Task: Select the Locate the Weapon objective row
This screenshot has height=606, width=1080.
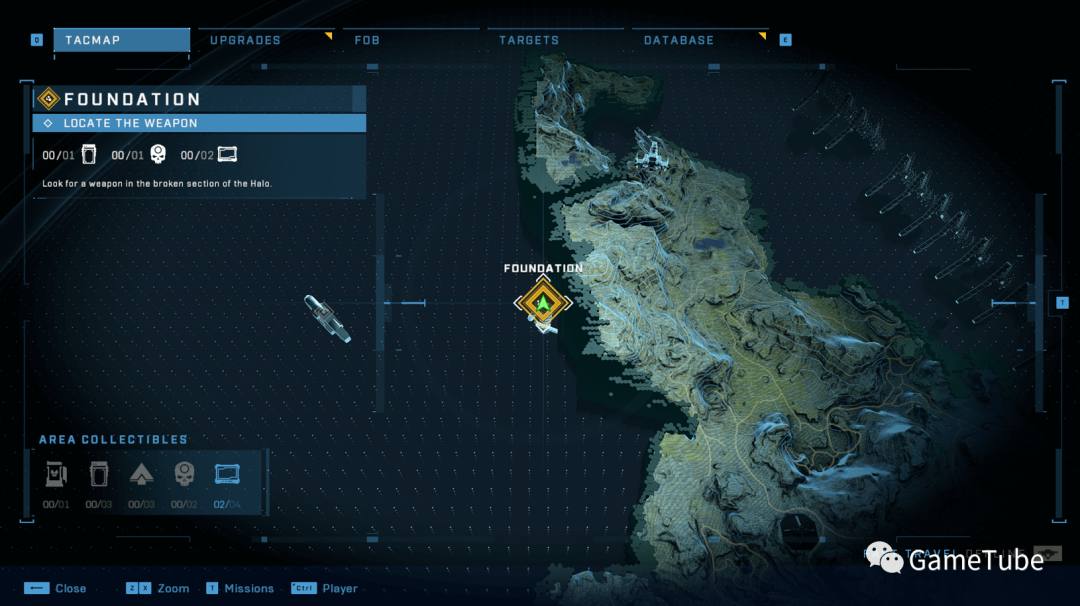Action: tap(199, 123)
